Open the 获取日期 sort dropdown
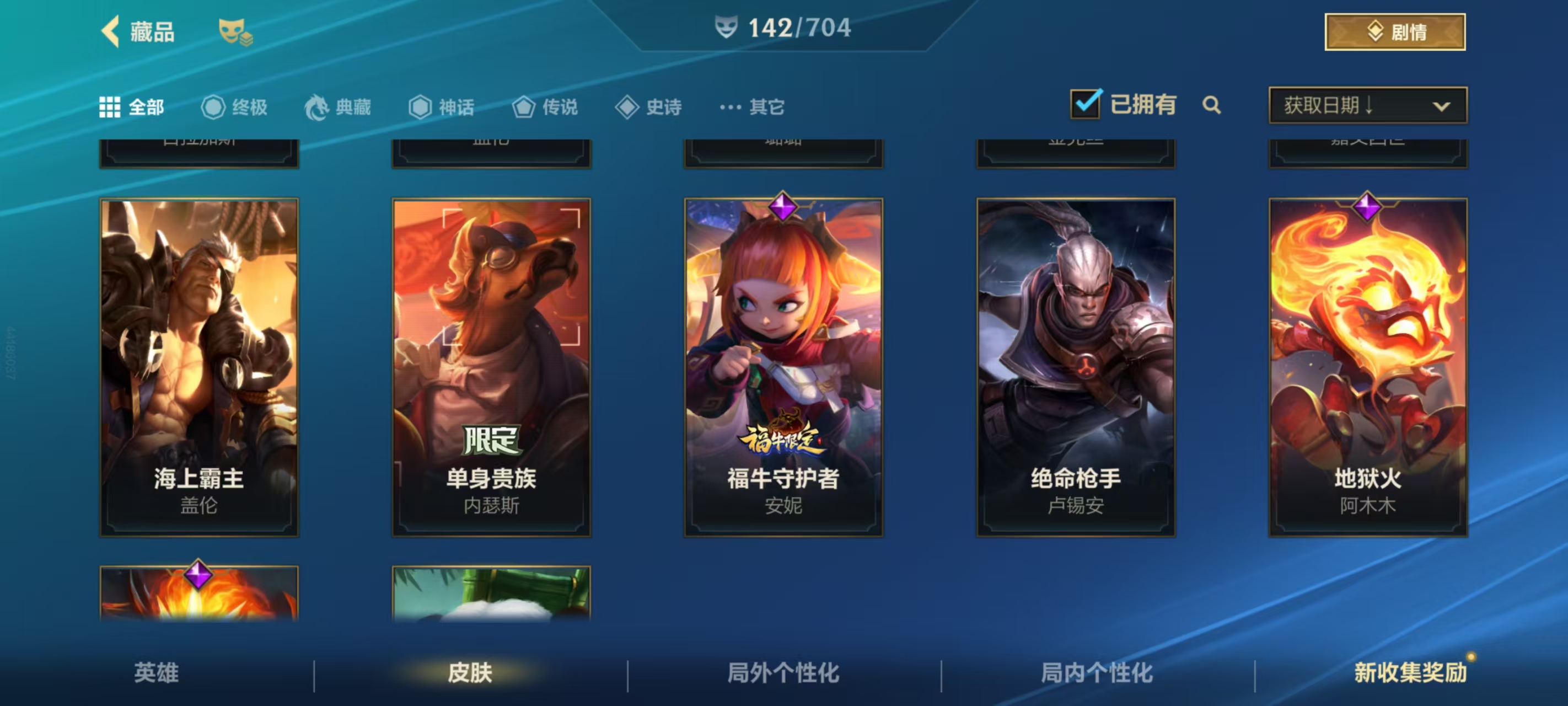Screen dimensions: 1568x706 click(x=1367, y=105)
